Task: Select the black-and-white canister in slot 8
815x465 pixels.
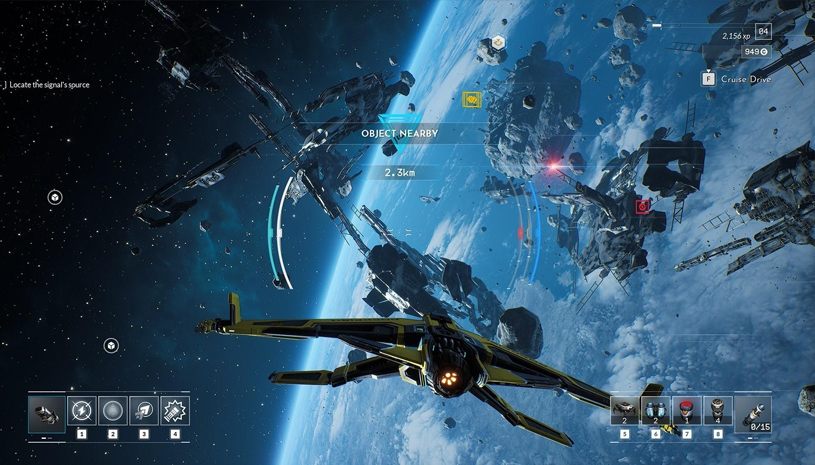Action: coord(718,410)
